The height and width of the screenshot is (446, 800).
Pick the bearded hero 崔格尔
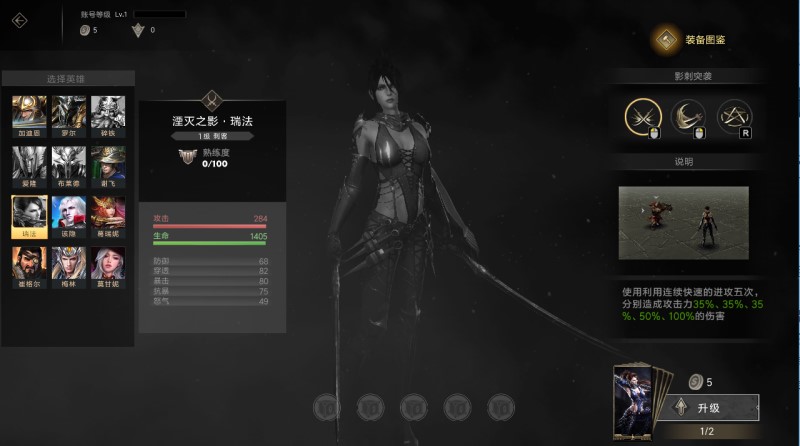(28, 264)
